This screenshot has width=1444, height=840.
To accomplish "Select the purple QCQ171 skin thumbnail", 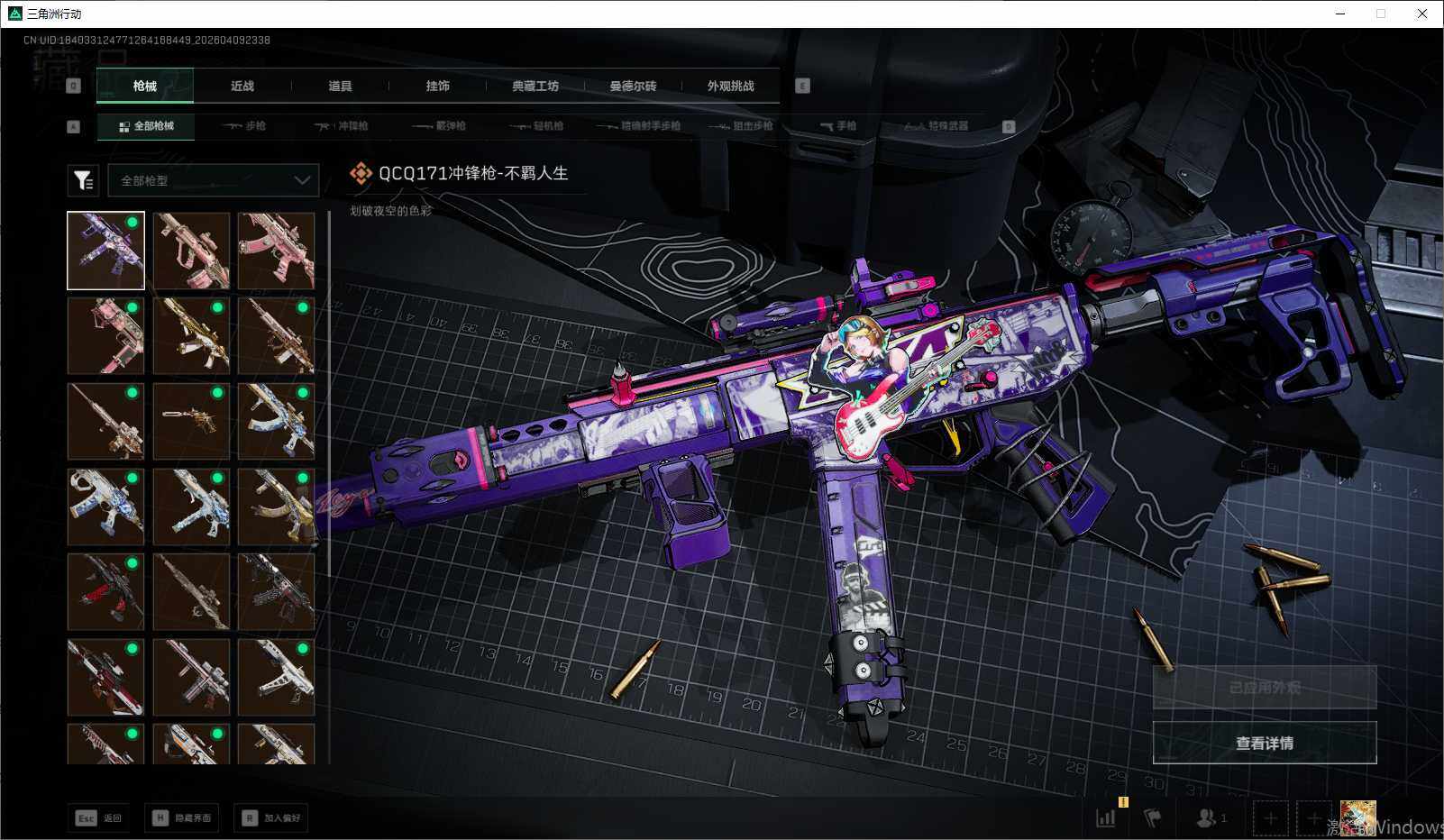I will (105, 251).
